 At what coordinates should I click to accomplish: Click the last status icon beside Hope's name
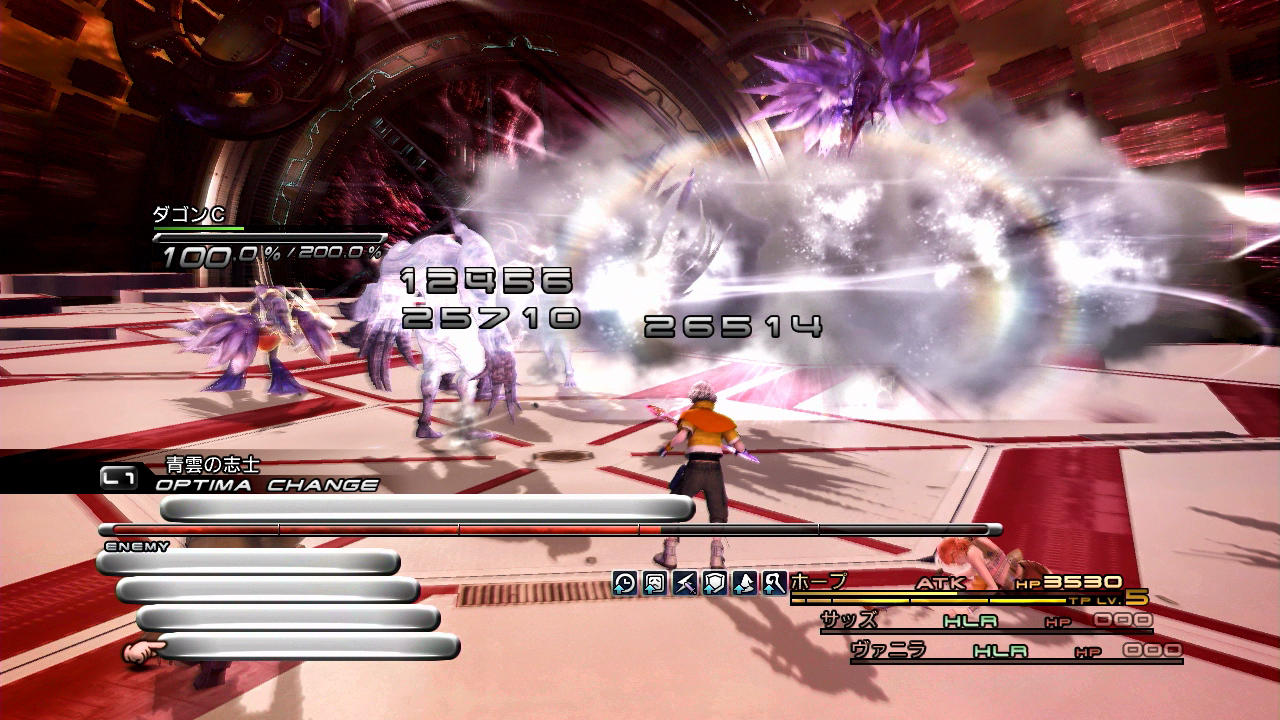[x=774, y=583]
